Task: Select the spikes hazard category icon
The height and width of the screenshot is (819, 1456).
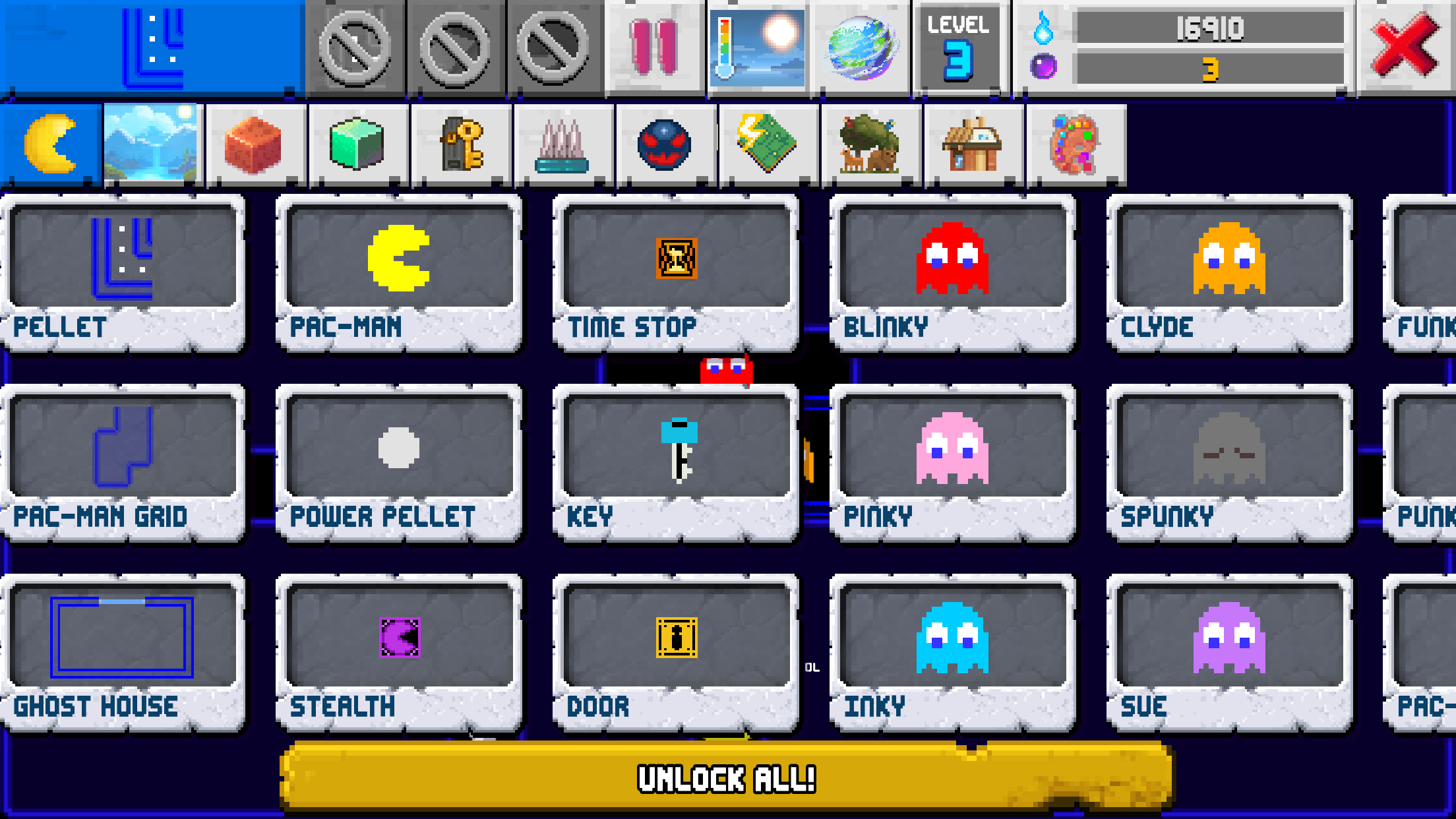Action: coord(562,143)
